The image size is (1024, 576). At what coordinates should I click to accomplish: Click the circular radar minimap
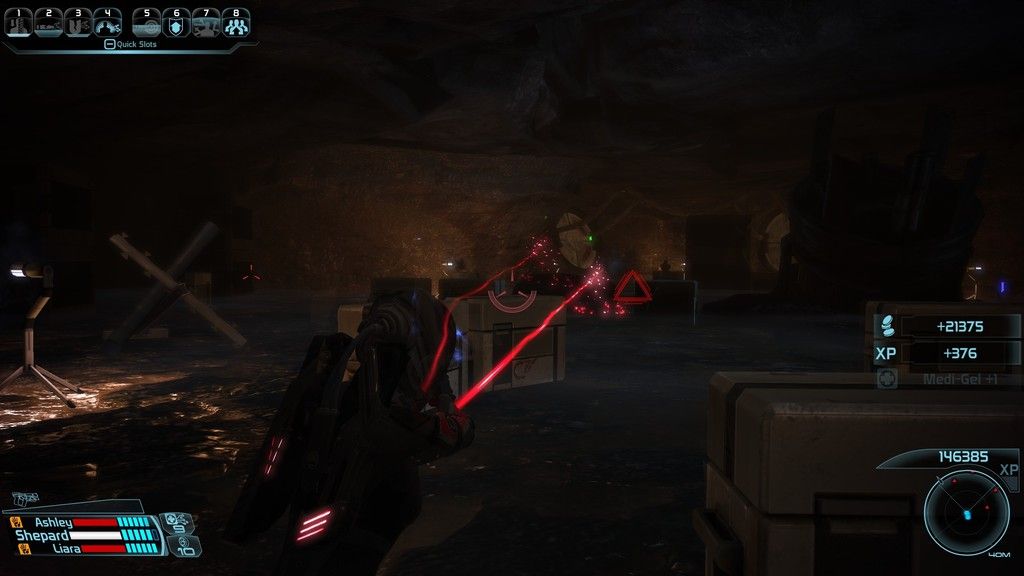pyautogui.click(x=967, y=513)
